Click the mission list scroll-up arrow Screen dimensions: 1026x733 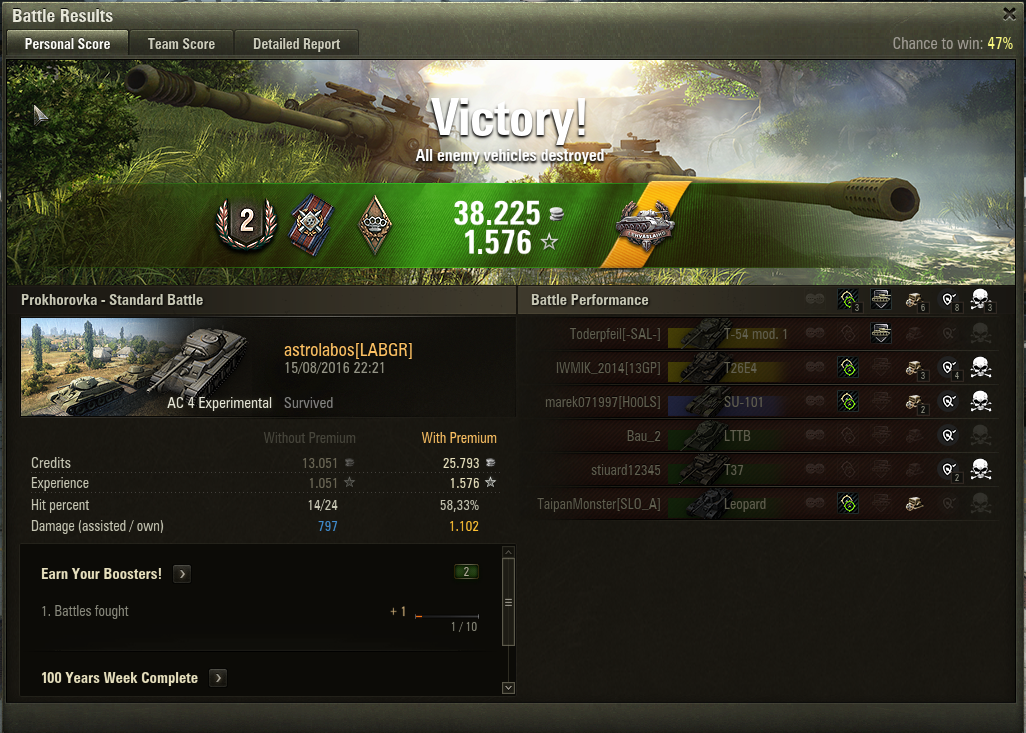pyautogui.click(x=508, y=552)
